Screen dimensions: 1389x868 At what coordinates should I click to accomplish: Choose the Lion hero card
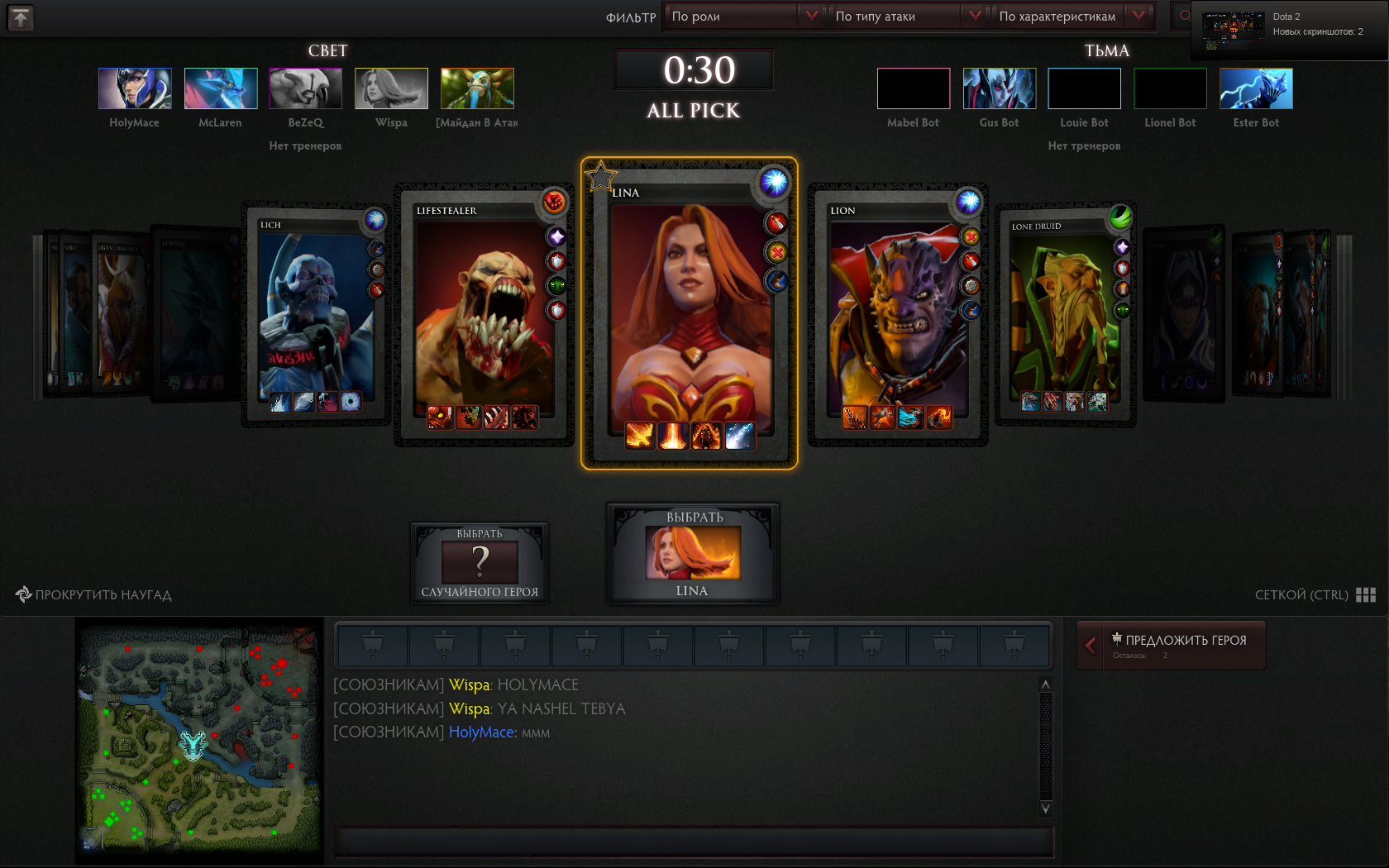pos(897,314)
